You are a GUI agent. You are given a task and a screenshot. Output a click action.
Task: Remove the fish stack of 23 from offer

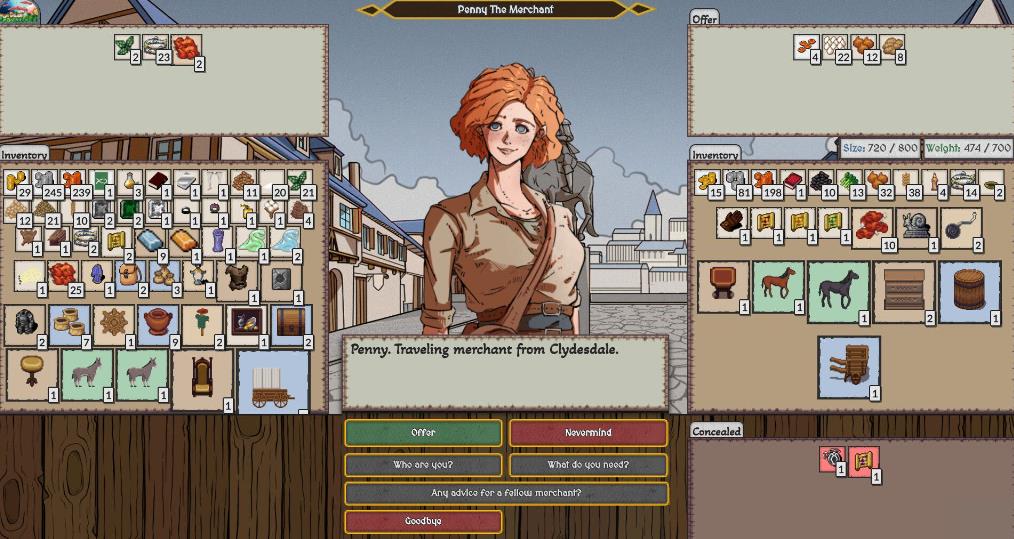pyautogui.click(x=155, y=46)
